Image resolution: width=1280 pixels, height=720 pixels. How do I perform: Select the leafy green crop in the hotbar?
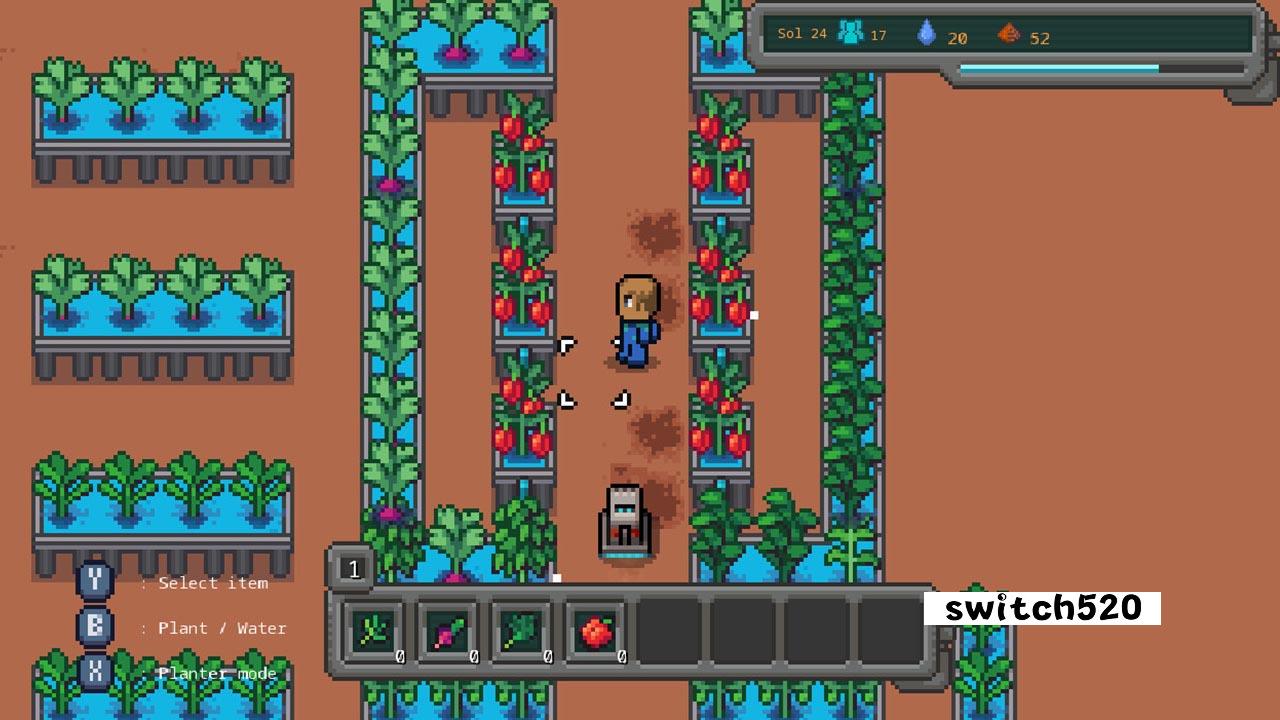tap(520, 630)
